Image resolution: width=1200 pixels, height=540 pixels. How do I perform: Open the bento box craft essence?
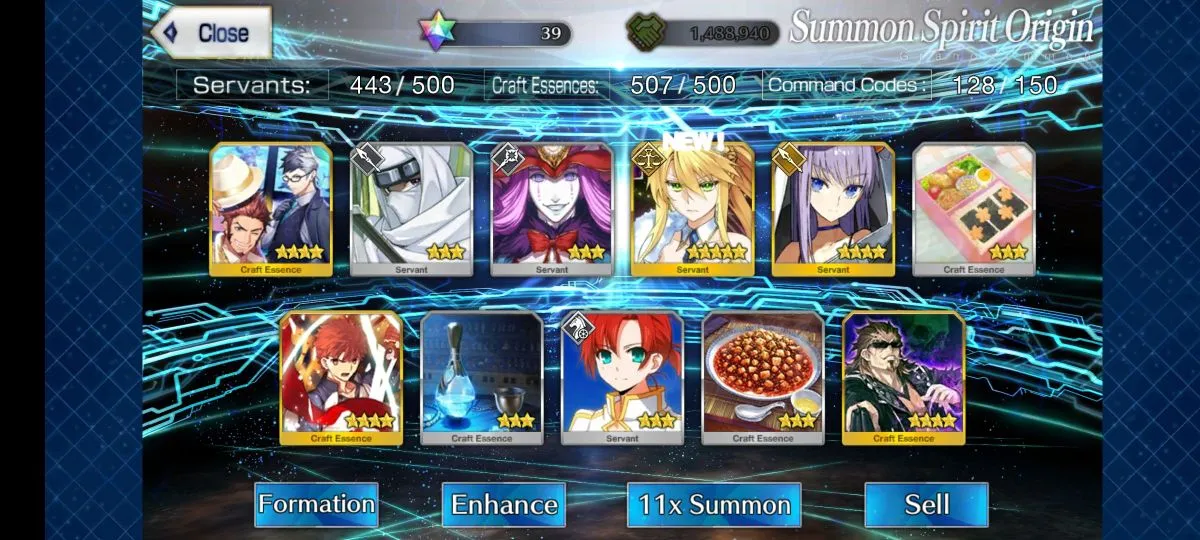pos(974,209)
